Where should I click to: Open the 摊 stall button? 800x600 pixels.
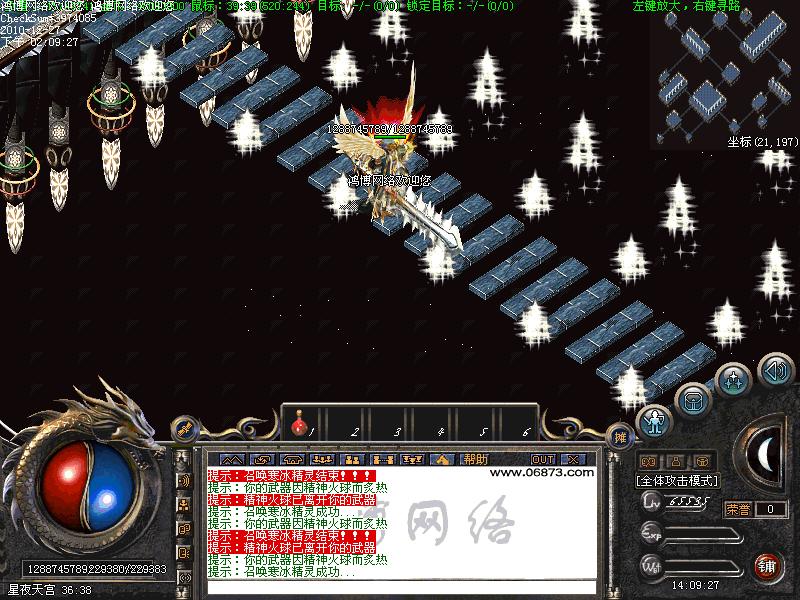(x=620, y=436)
